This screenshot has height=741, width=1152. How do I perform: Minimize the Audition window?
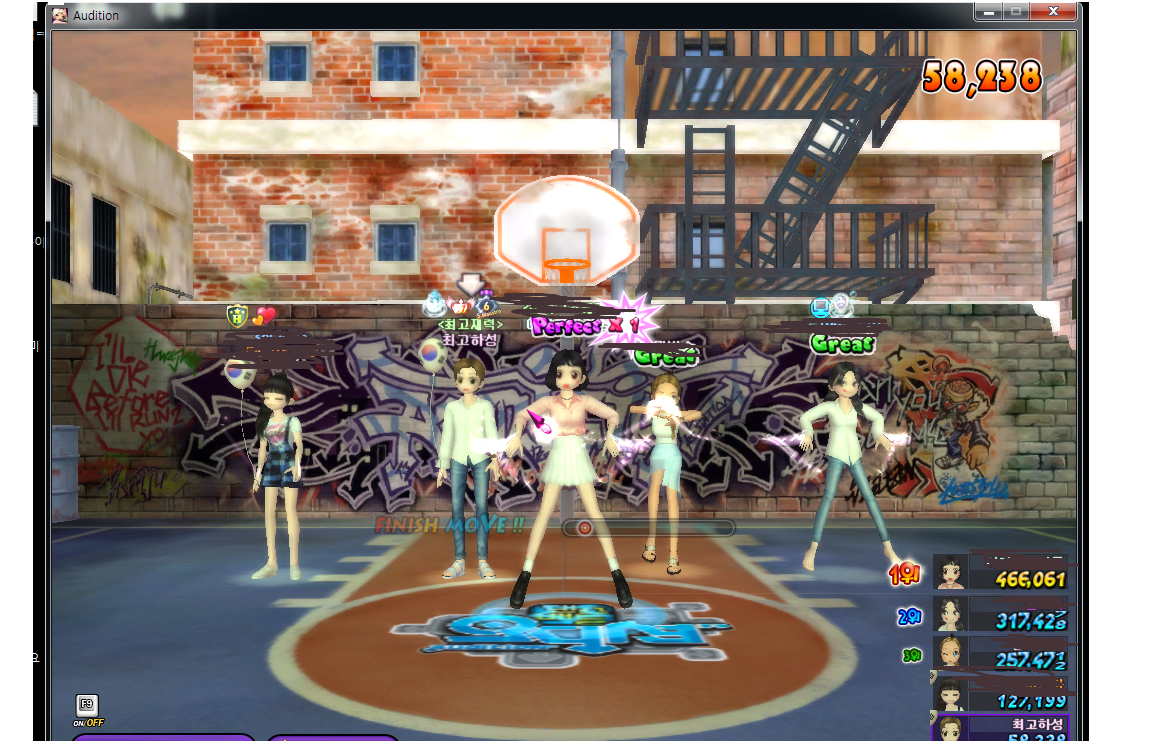(989, 11)
